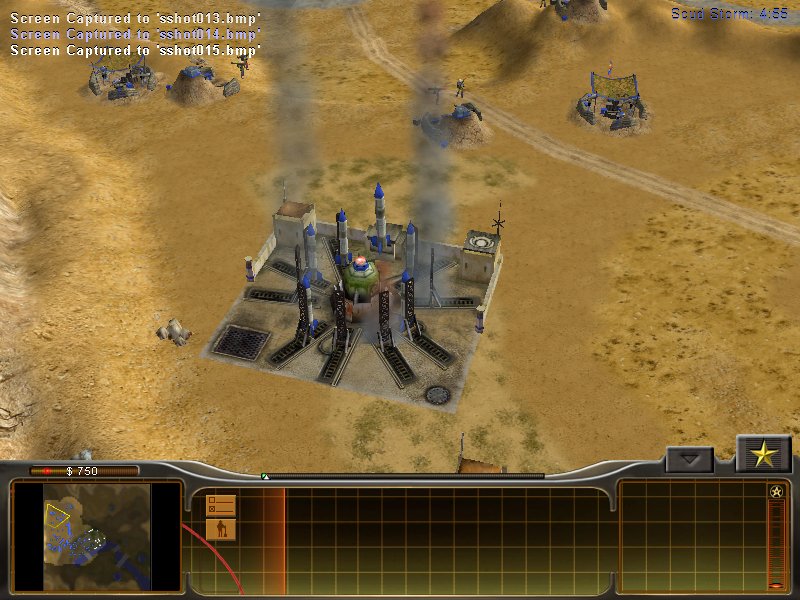
Task: Click the radar minimap
Action: [x=97, y=536]
